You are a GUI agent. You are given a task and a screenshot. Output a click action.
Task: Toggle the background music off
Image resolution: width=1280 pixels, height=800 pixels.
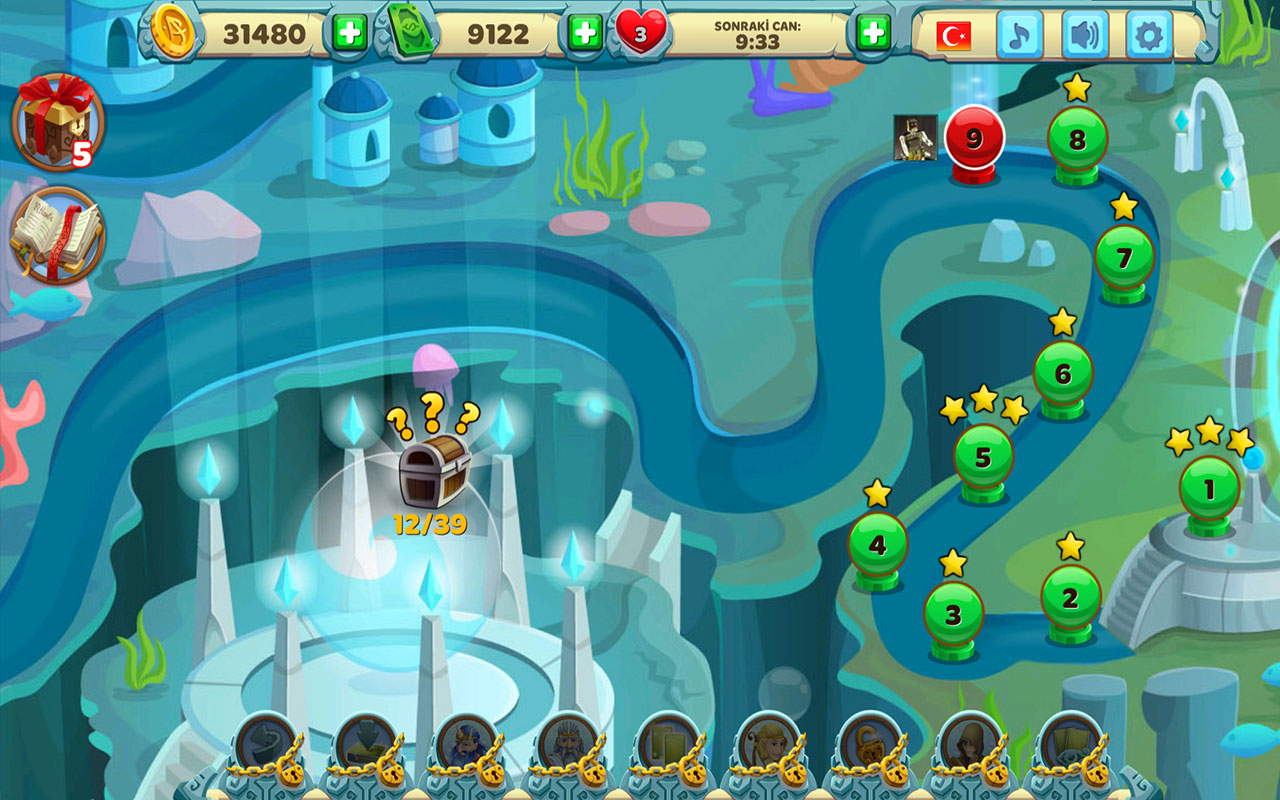(1021, 33)
